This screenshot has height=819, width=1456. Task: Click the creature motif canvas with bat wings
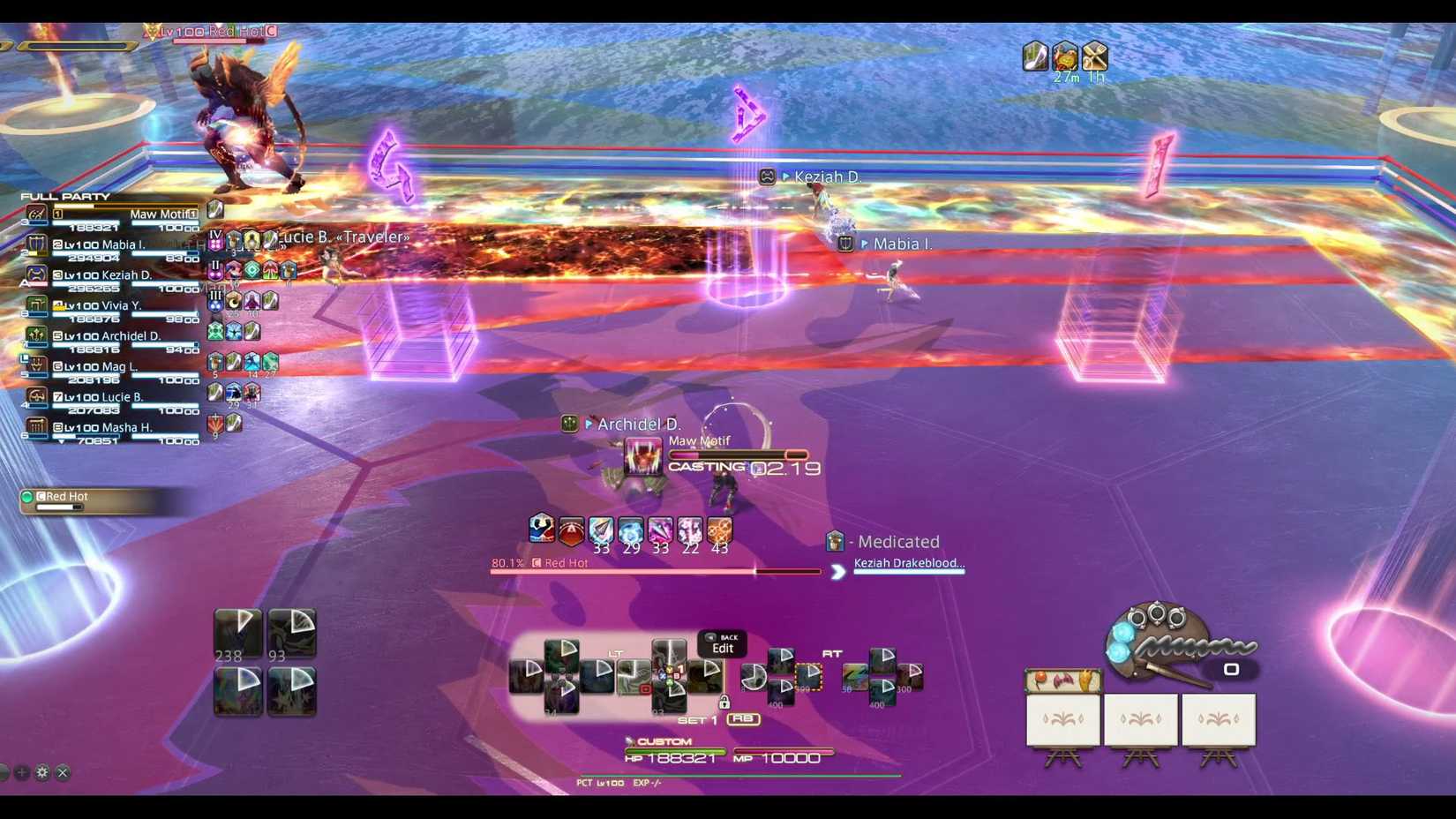(x=1062, y=680)
